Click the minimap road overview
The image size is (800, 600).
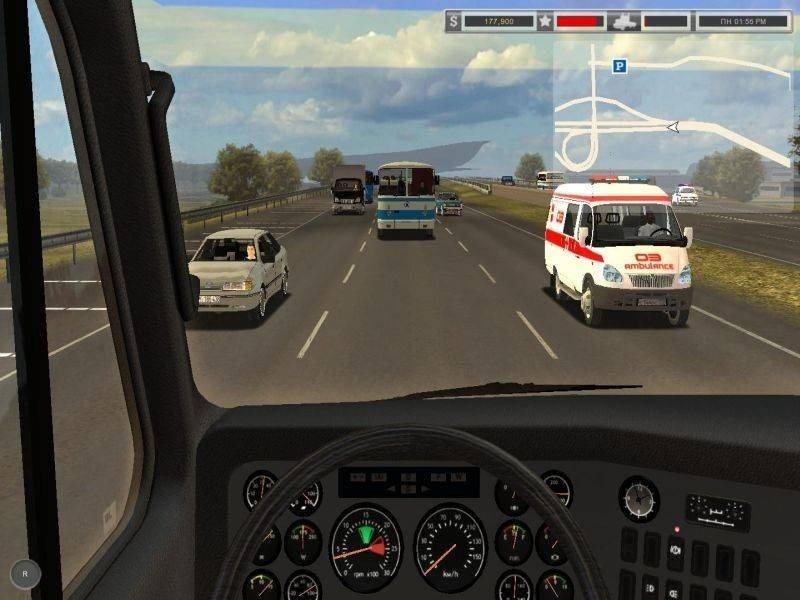[672, 110]
